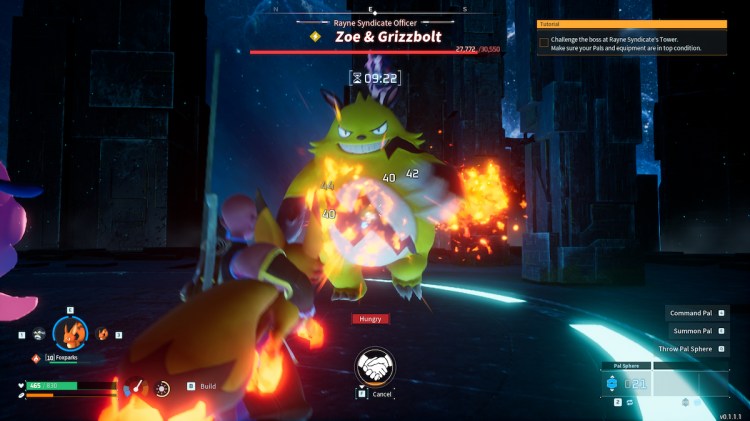Open the Tutorial objective tracker panel

click(632, 23)
